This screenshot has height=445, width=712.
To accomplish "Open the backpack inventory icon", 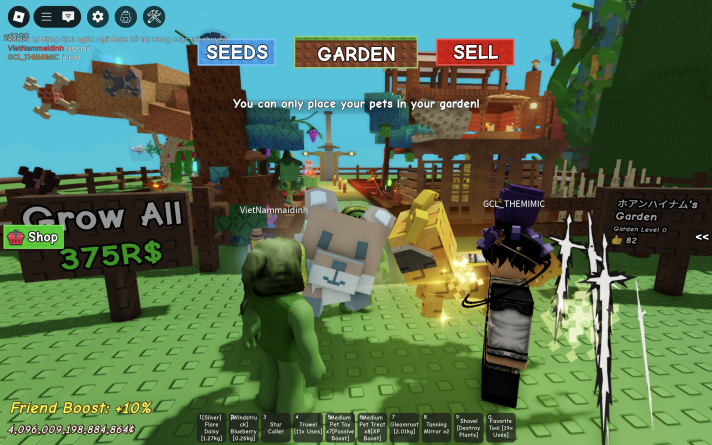I will 125,16.
